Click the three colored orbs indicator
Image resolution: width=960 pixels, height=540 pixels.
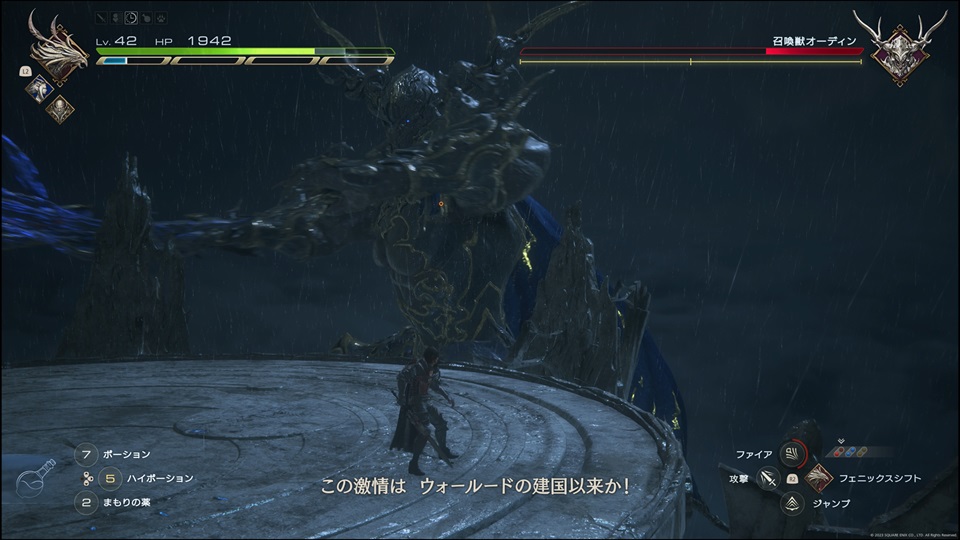pyautogui.click(x=848, y=452)
